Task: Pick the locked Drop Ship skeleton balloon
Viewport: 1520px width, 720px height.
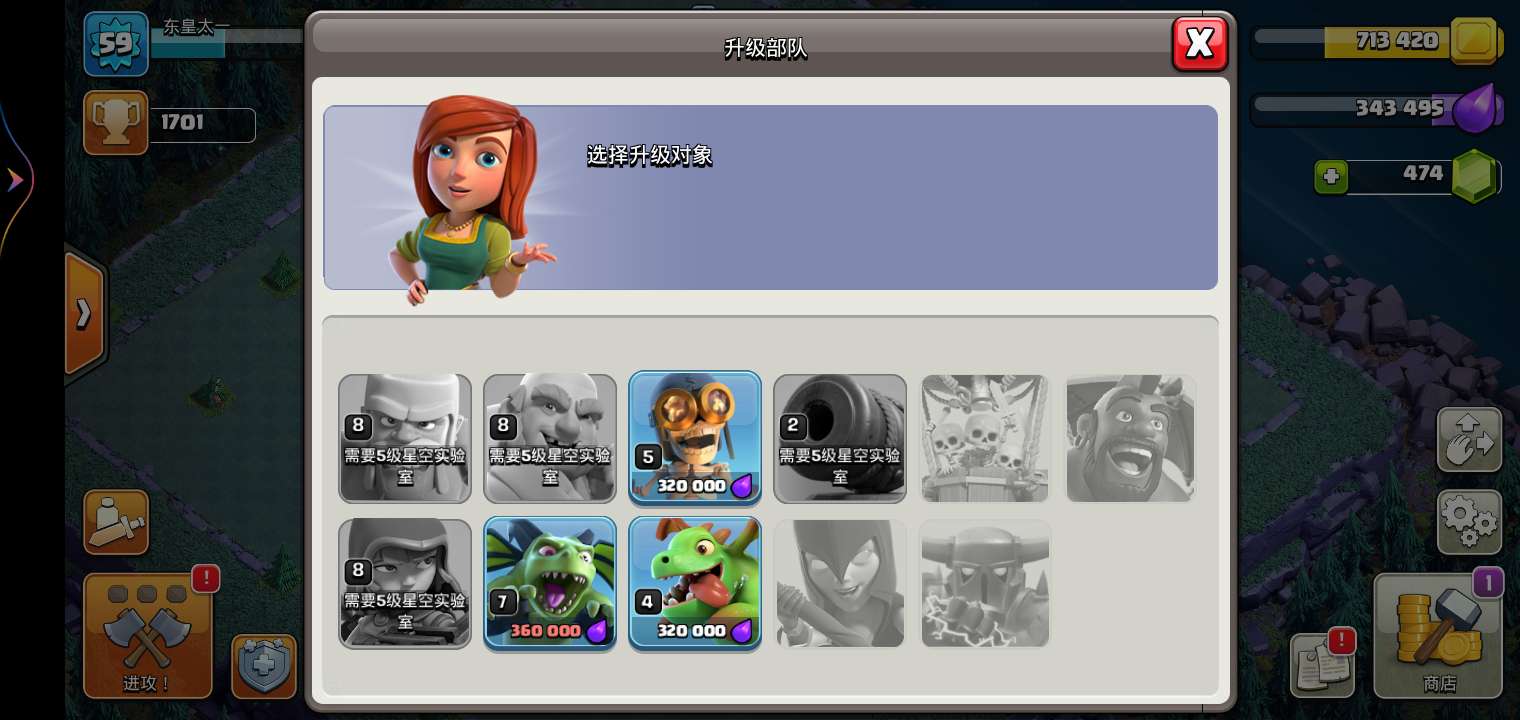Action: pyautogui.click(x=985, y=438)
